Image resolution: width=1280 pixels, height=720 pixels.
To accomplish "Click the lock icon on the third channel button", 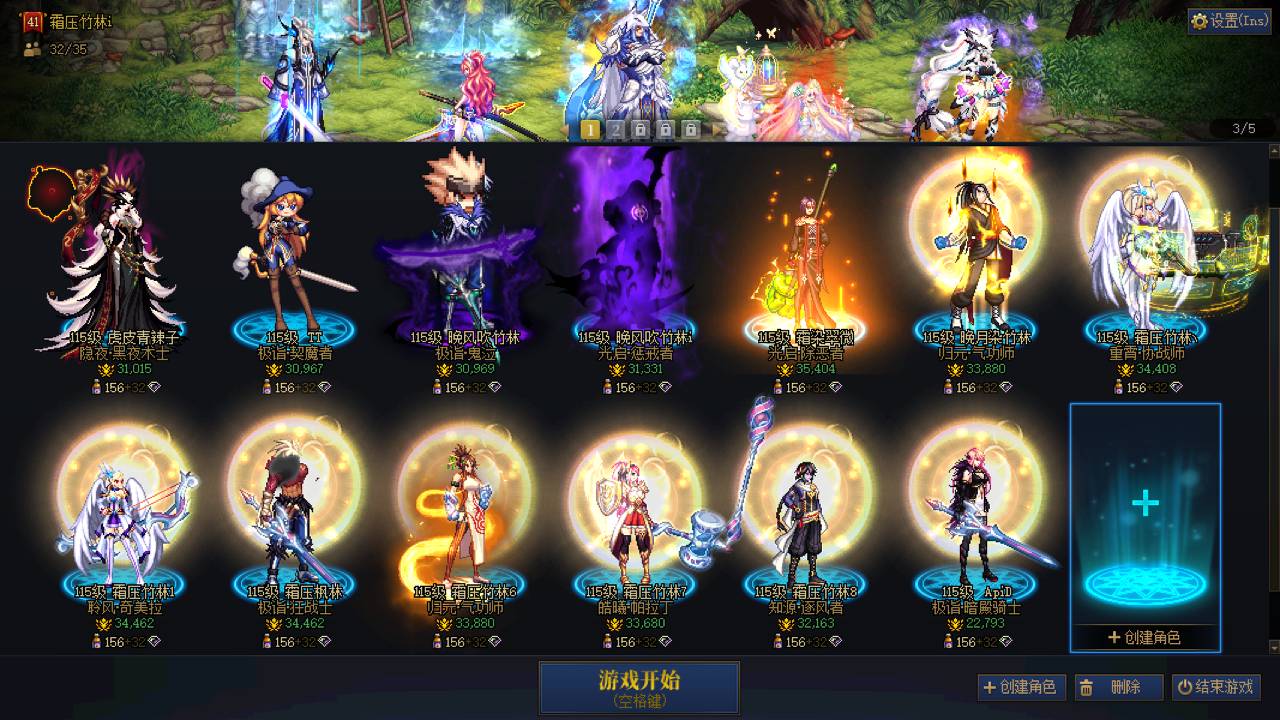I will click(x=641, y=129).
